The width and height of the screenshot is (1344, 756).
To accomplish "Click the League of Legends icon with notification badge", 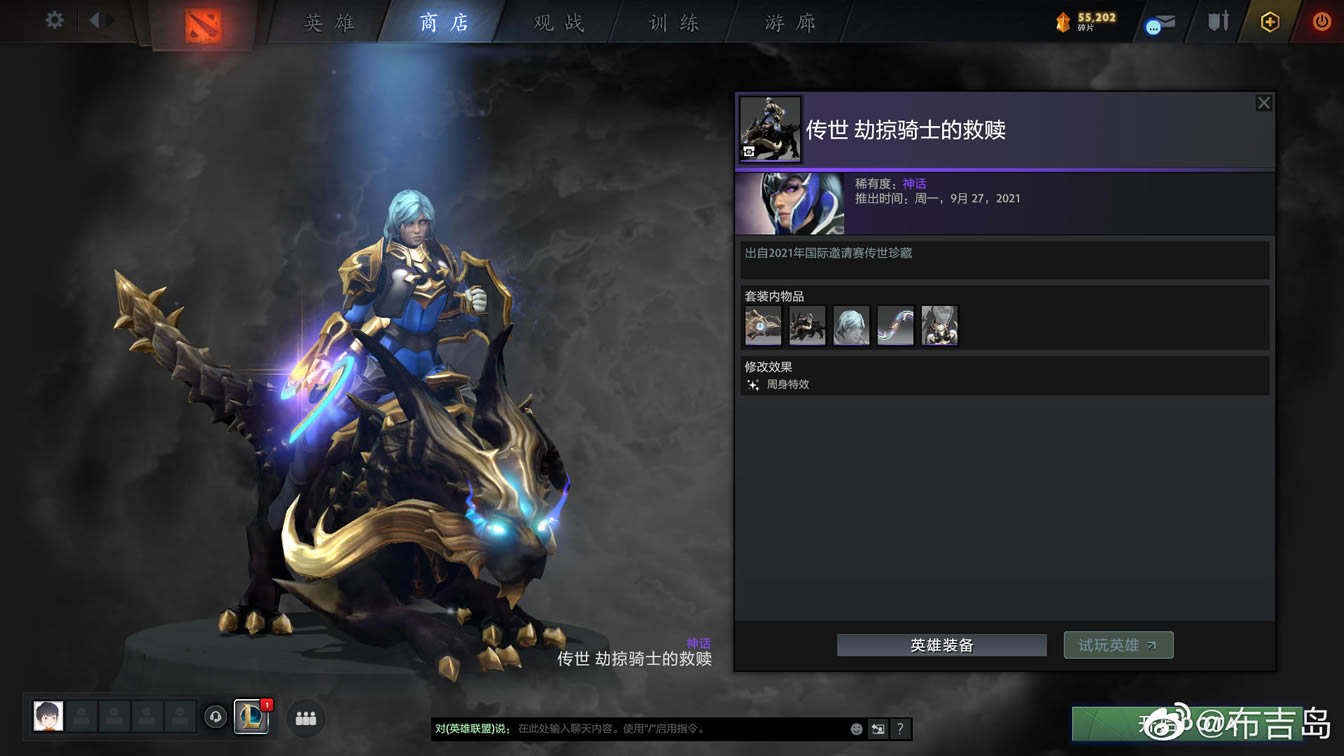I will coord(250,716).
